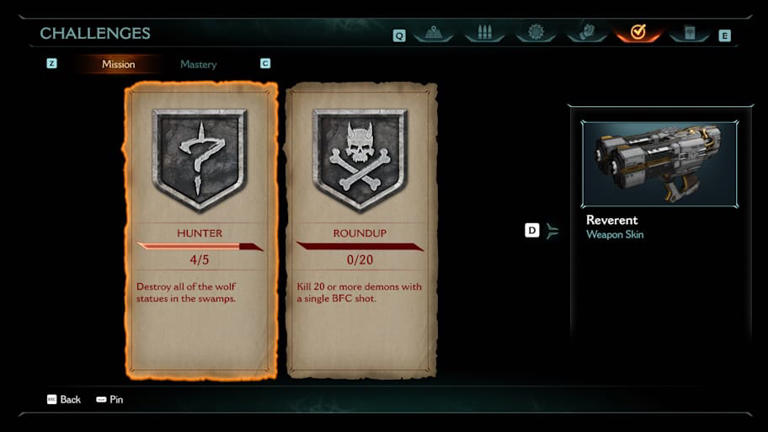Switch to the Mission challenges tab

118,64
